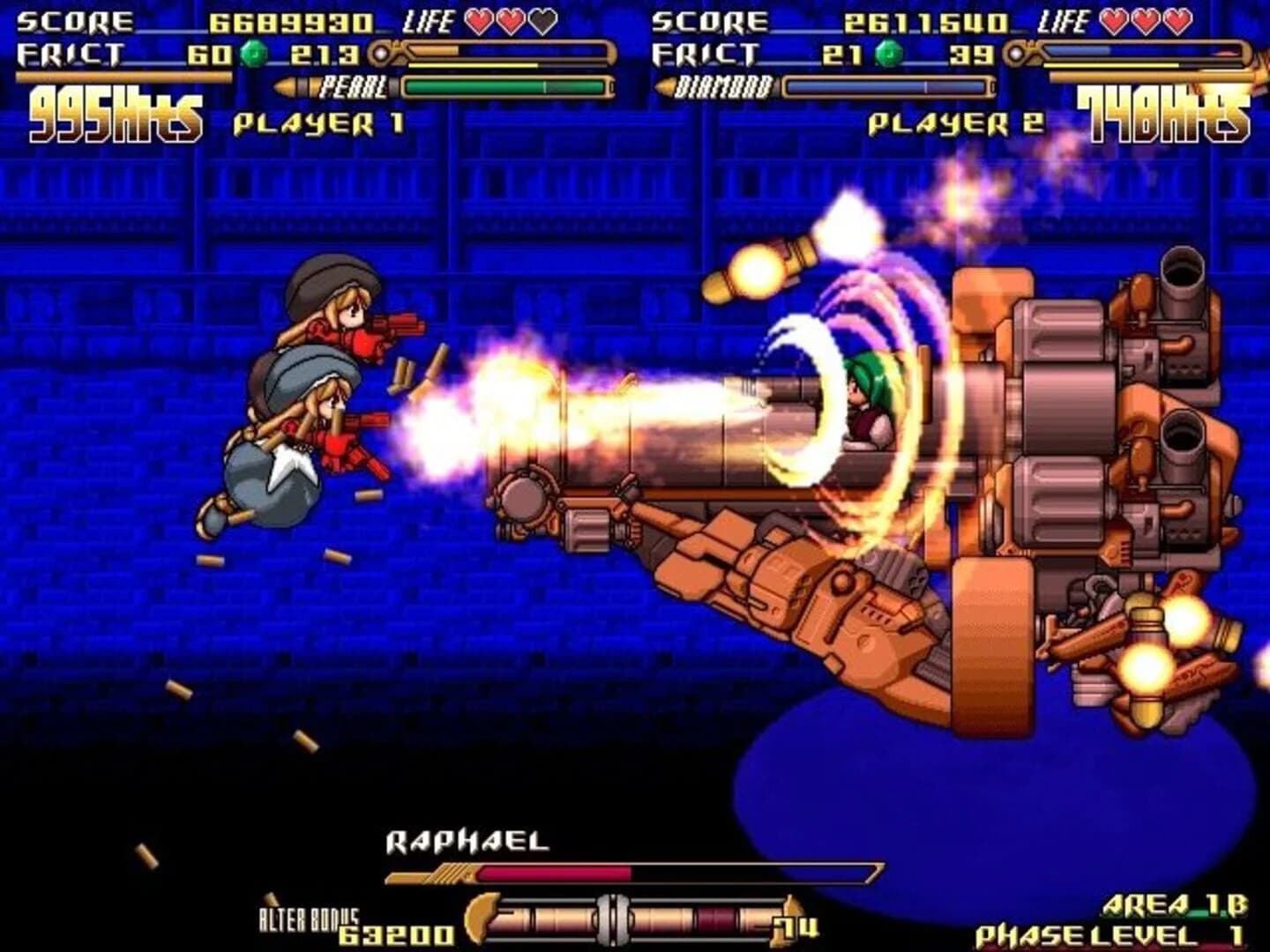Select Player 2's green gem icon
Screen dimensions: 1270x952
tap(890, 55)
